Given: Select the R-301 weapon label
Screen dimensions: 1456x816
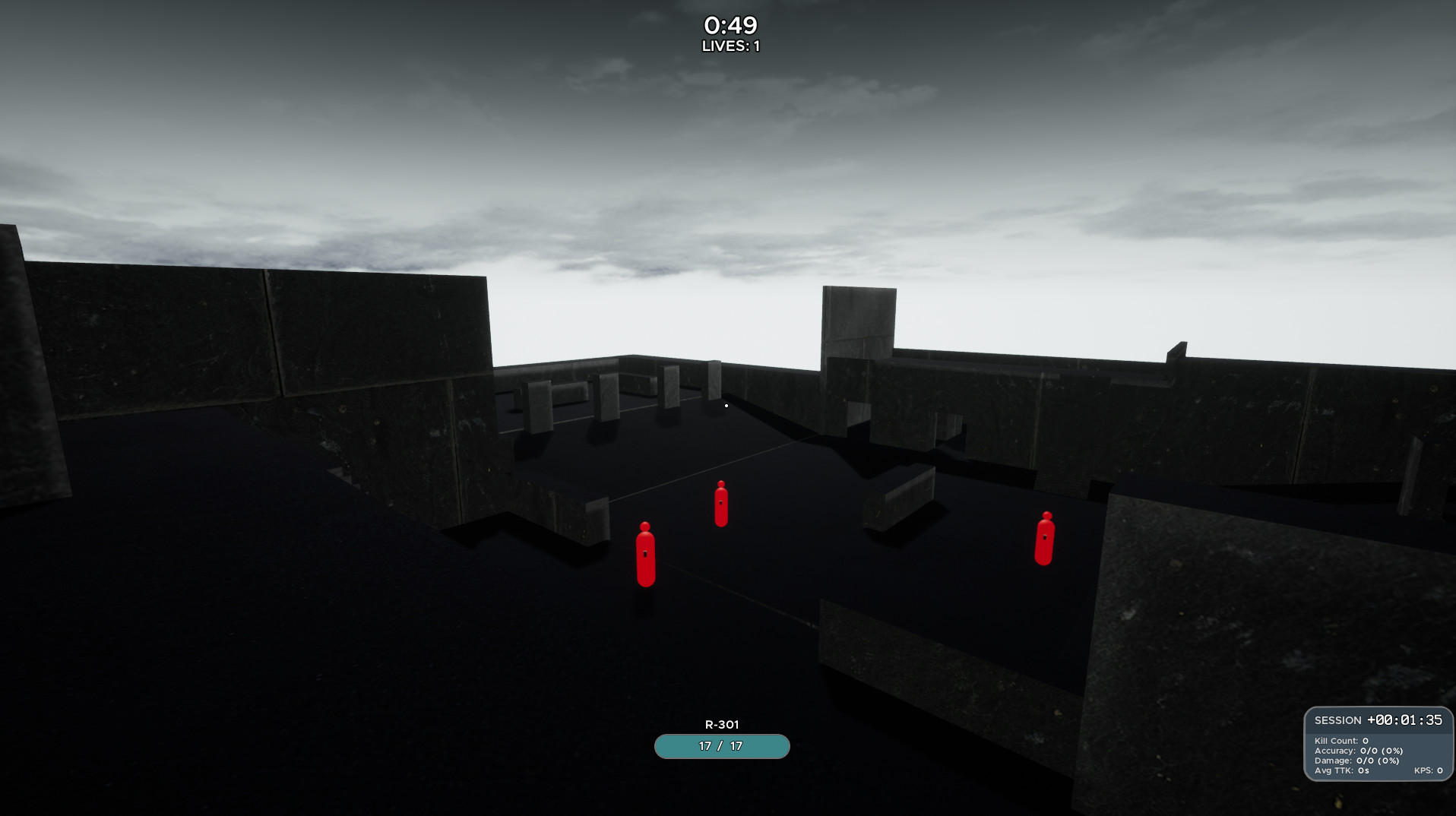Looking at the screenshot, I should click(722, 725).
